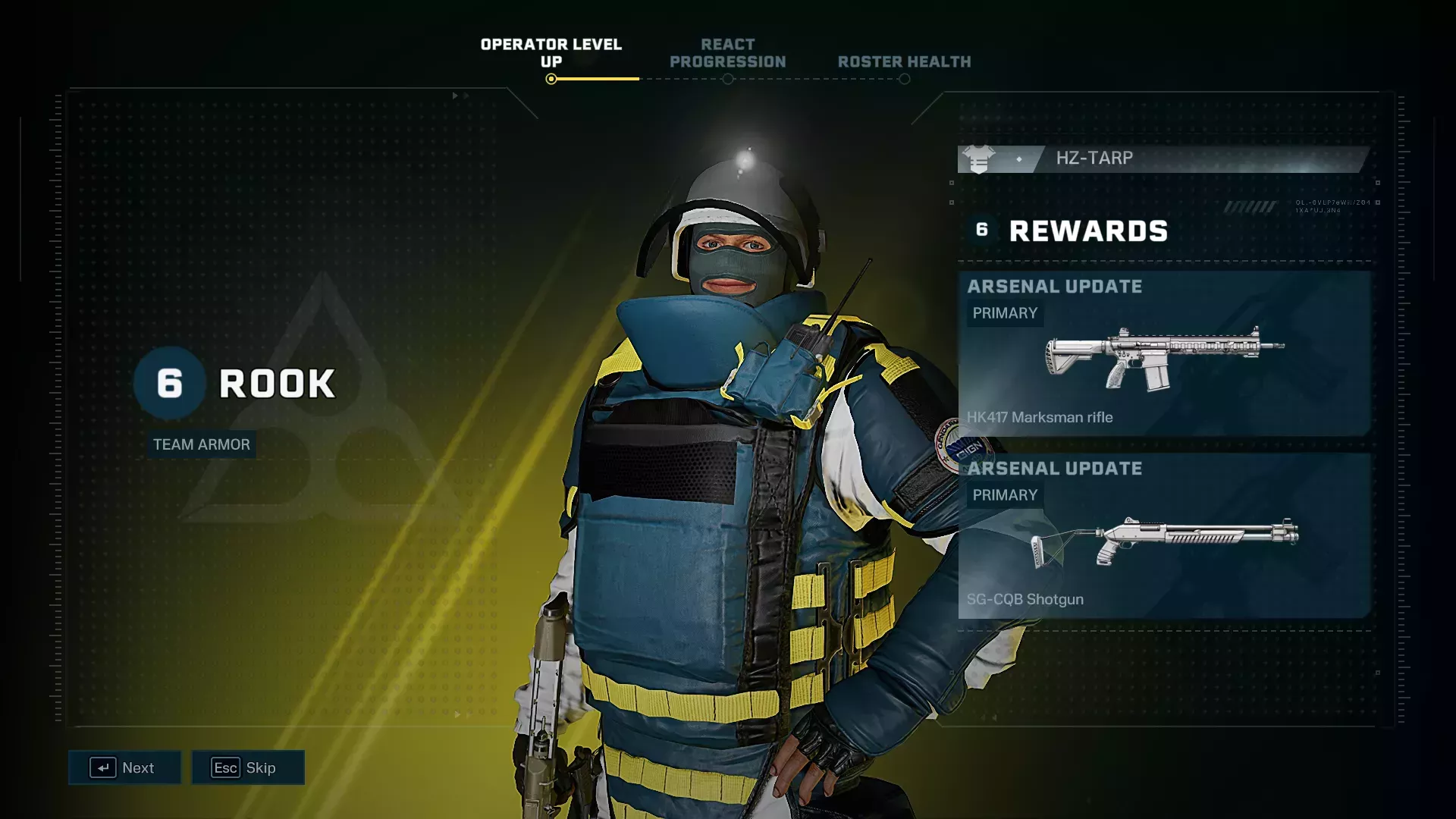Select the HK417 Marksman rifle reward

[1164, 353]
